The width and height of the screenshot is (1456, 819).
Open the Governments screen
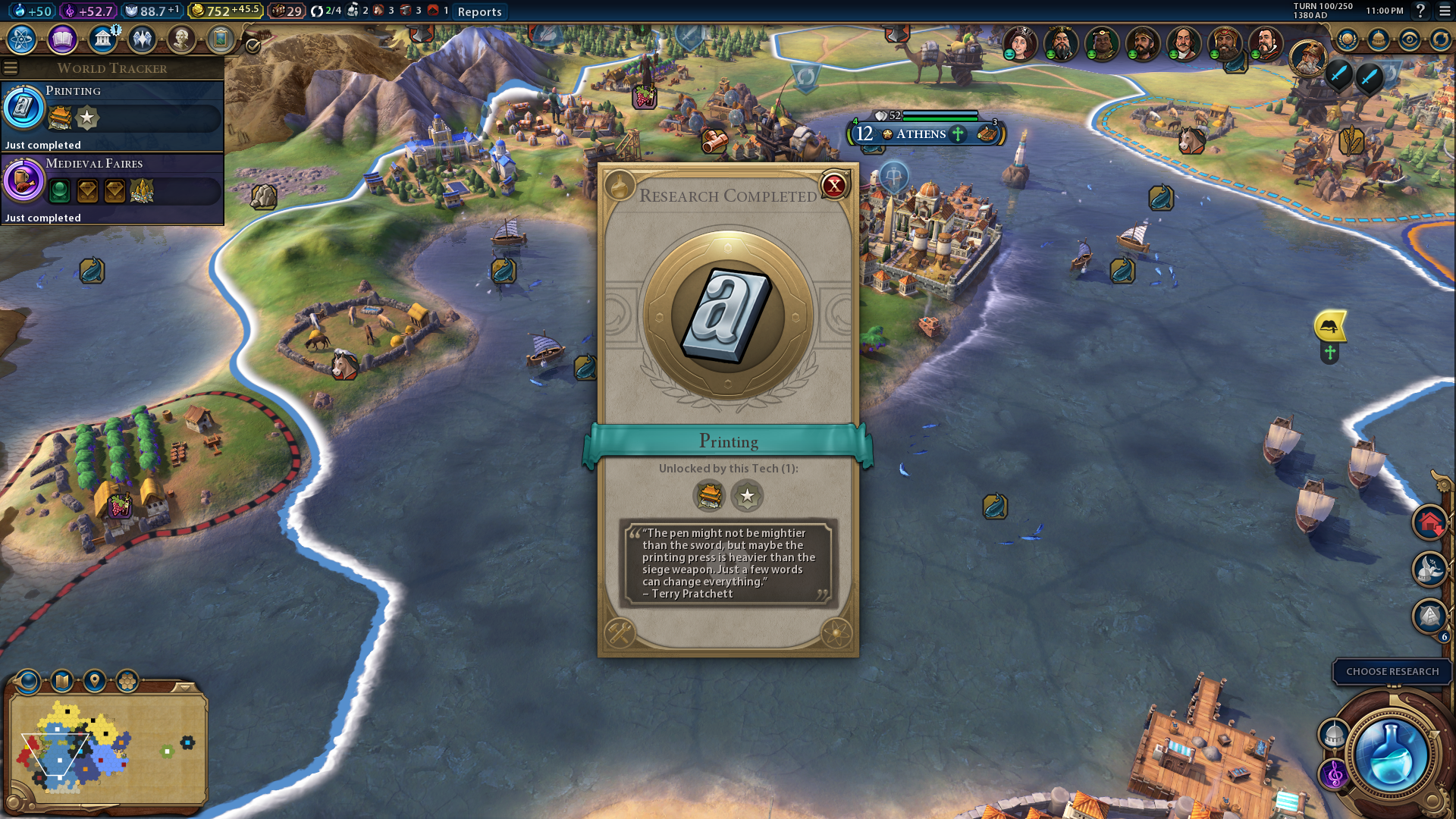tap(102, 39)
